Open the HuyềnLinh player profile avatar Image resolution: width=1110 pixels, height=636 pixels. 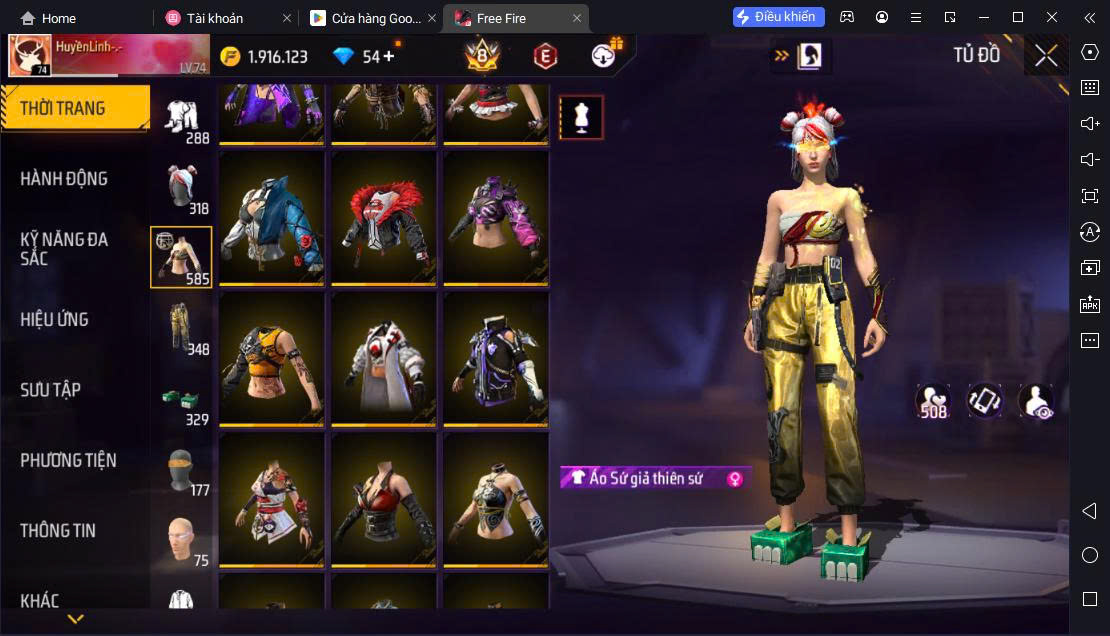[30, 56]
